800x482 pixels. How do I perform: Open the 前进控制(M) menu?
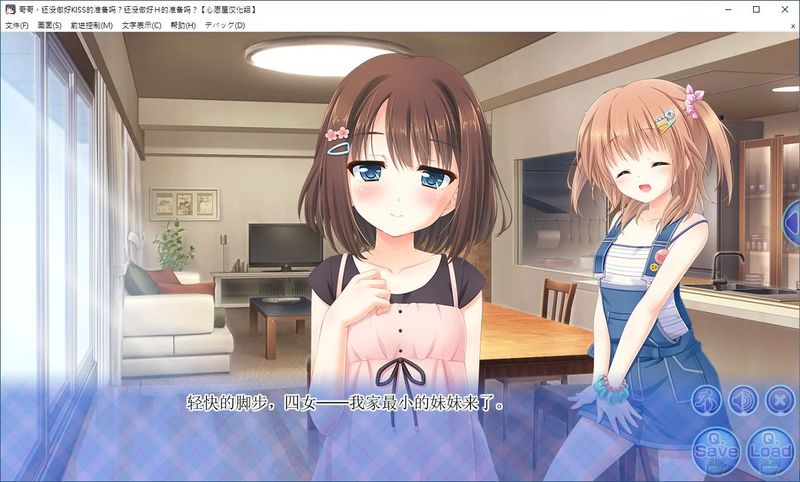click(x=91, y=25)
